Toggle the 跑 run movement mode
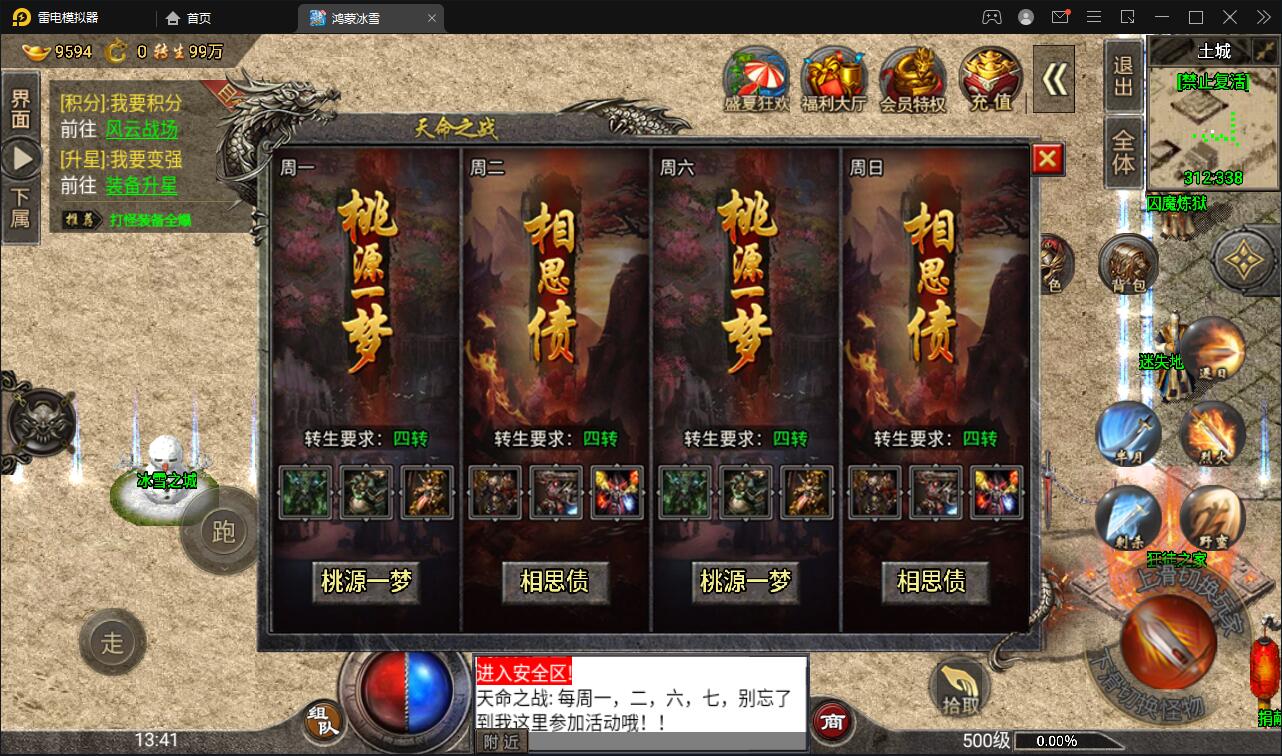Viewport: 1282px width, 756px height. coord(221,533)
